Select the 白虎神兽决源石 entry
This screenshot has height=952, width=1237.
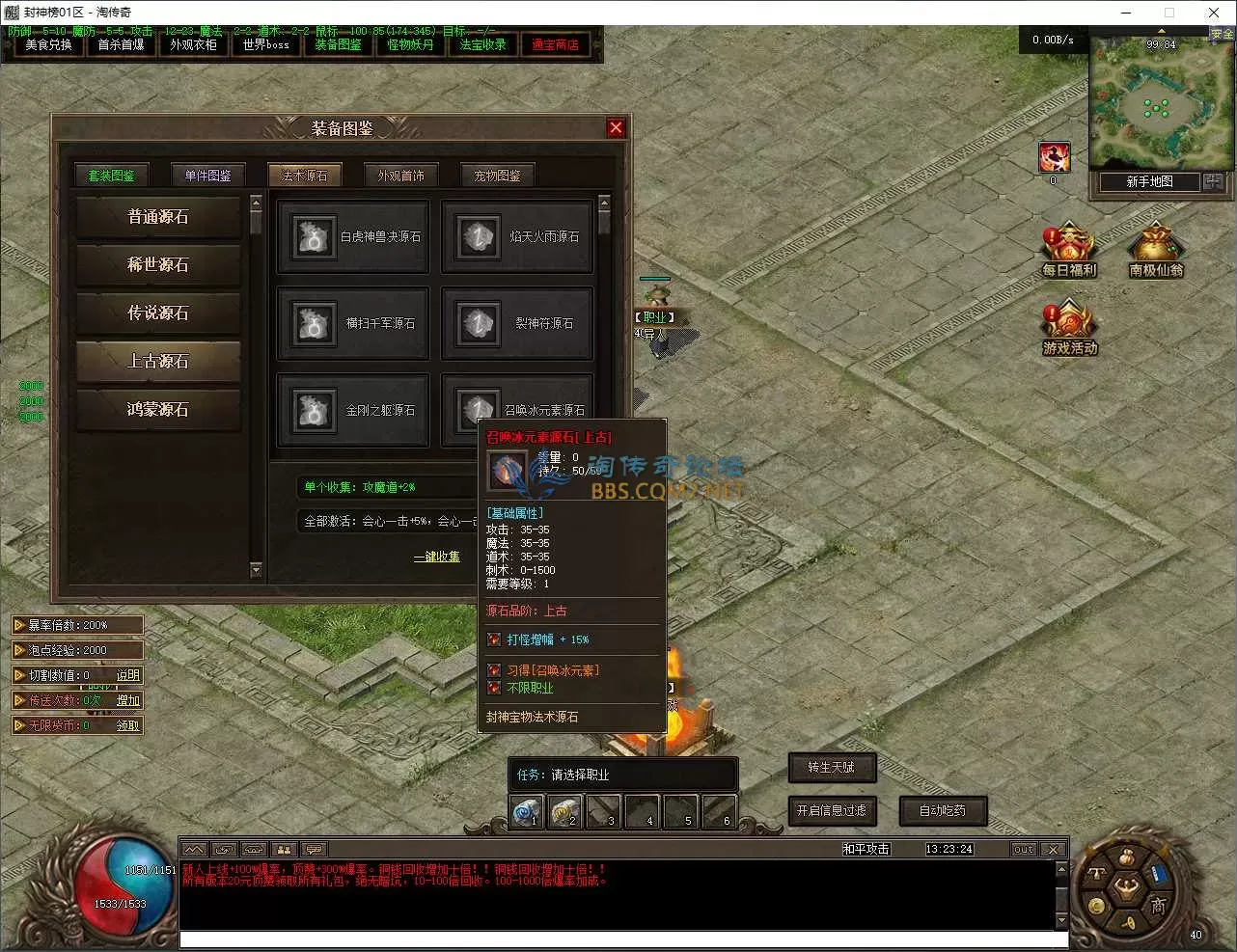[353, 237]
